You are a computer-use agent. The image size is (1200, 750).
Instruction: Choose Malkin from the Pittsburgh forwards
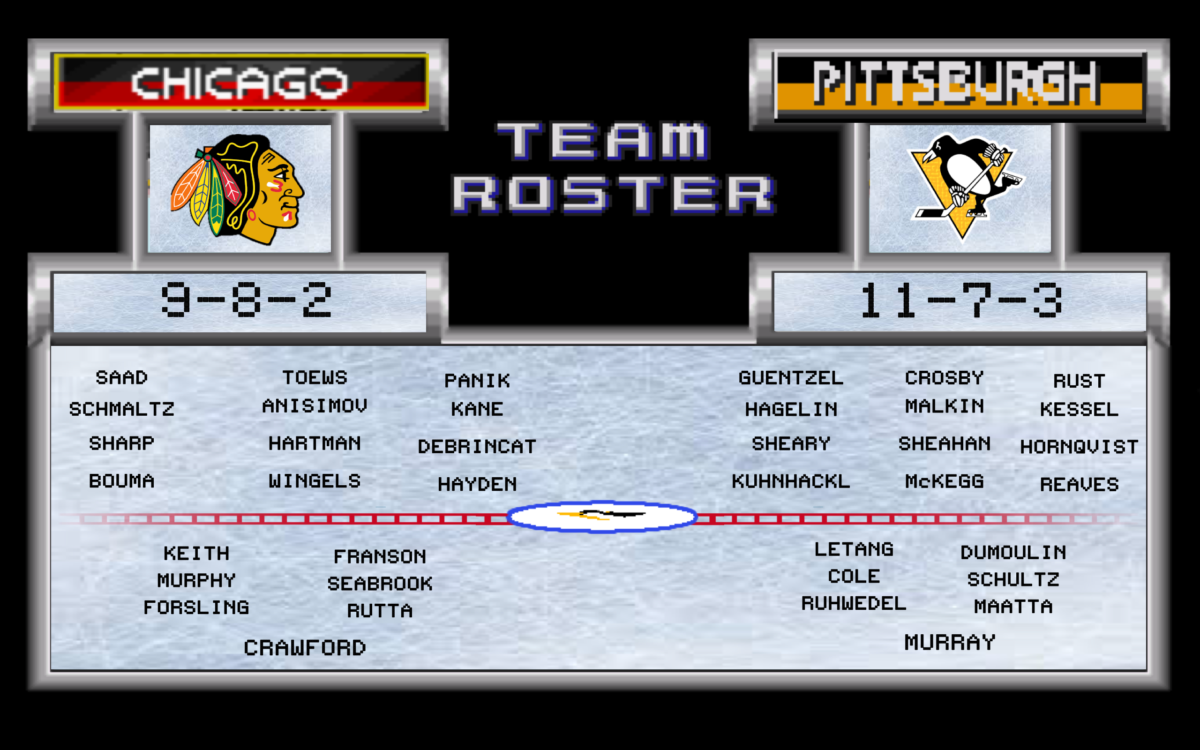pos(945,407)
